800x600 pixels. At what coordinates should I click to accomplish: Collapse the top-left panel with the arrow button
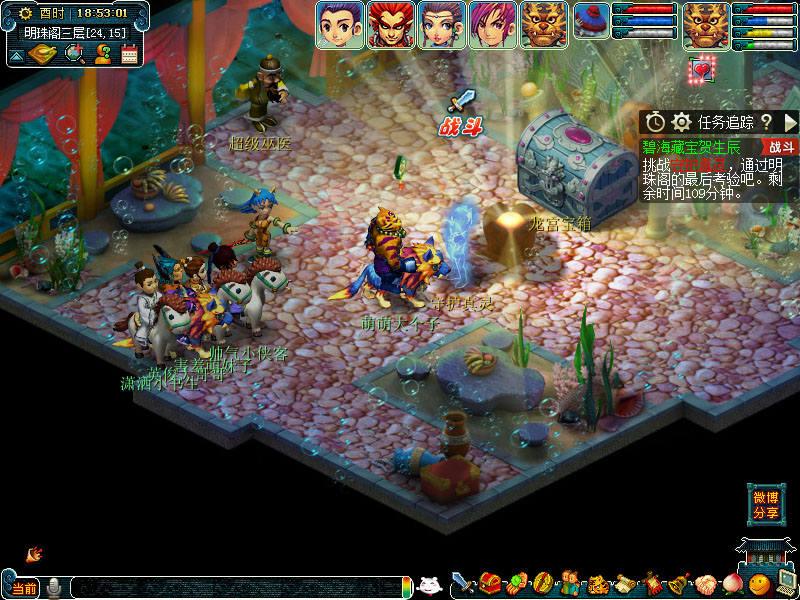(16, 55)
